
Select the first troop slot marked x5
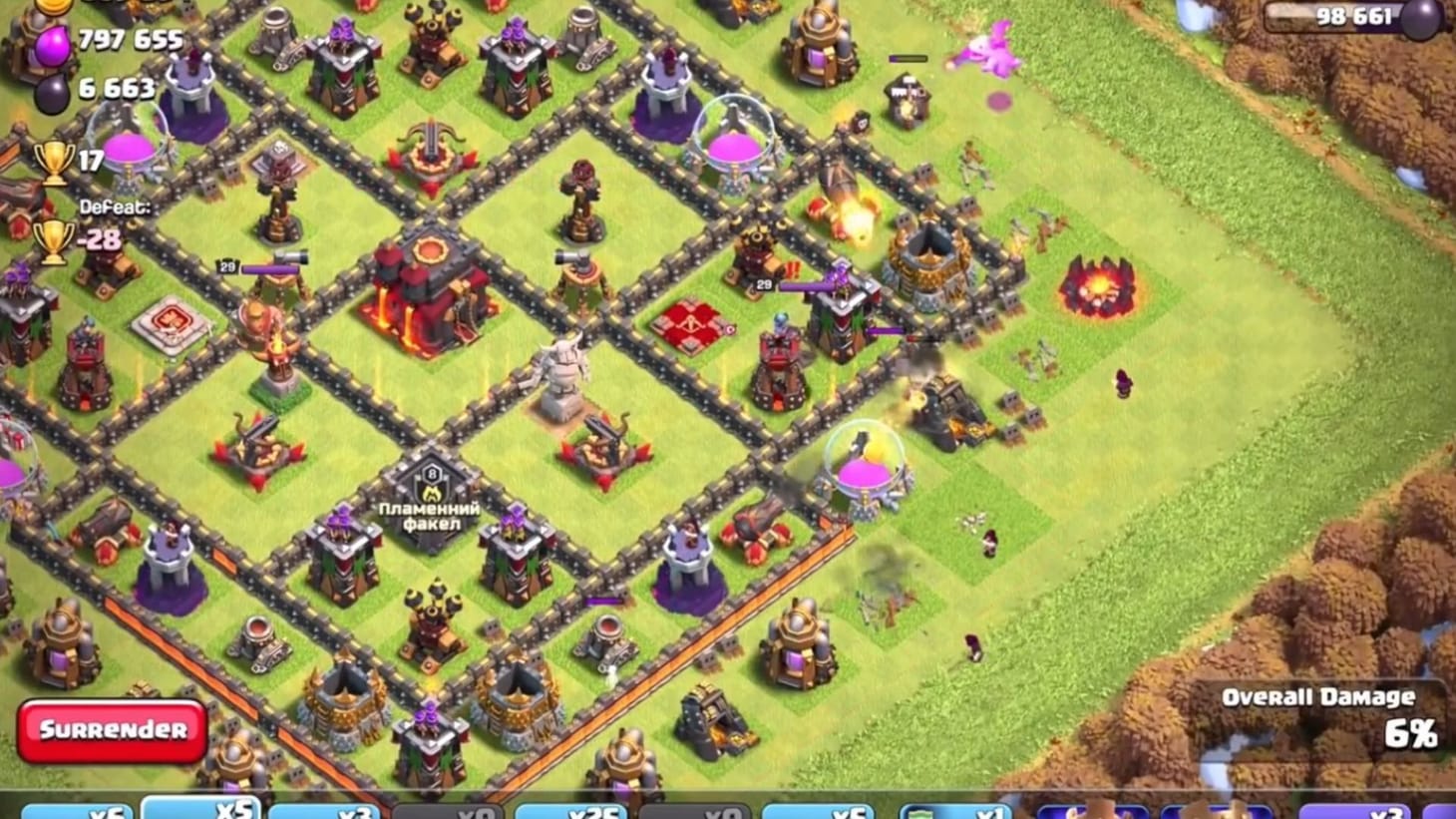(204, 814)
